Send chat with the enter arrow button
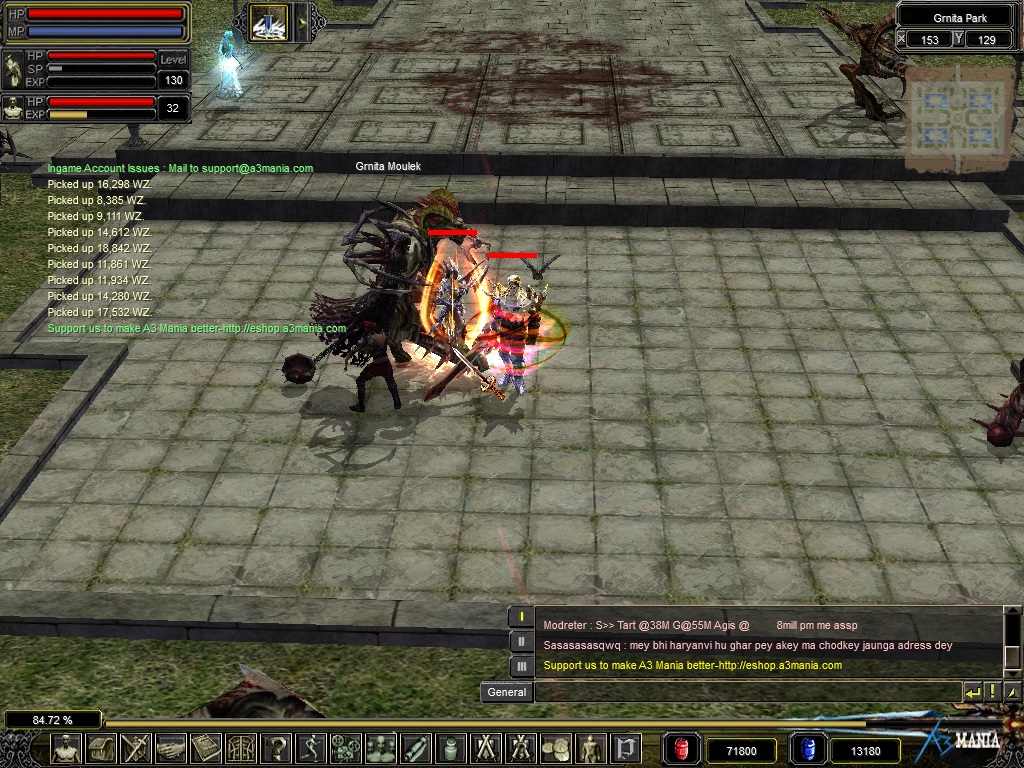Viewport: 1024px width, 768px height. click(x=972, y=692)
